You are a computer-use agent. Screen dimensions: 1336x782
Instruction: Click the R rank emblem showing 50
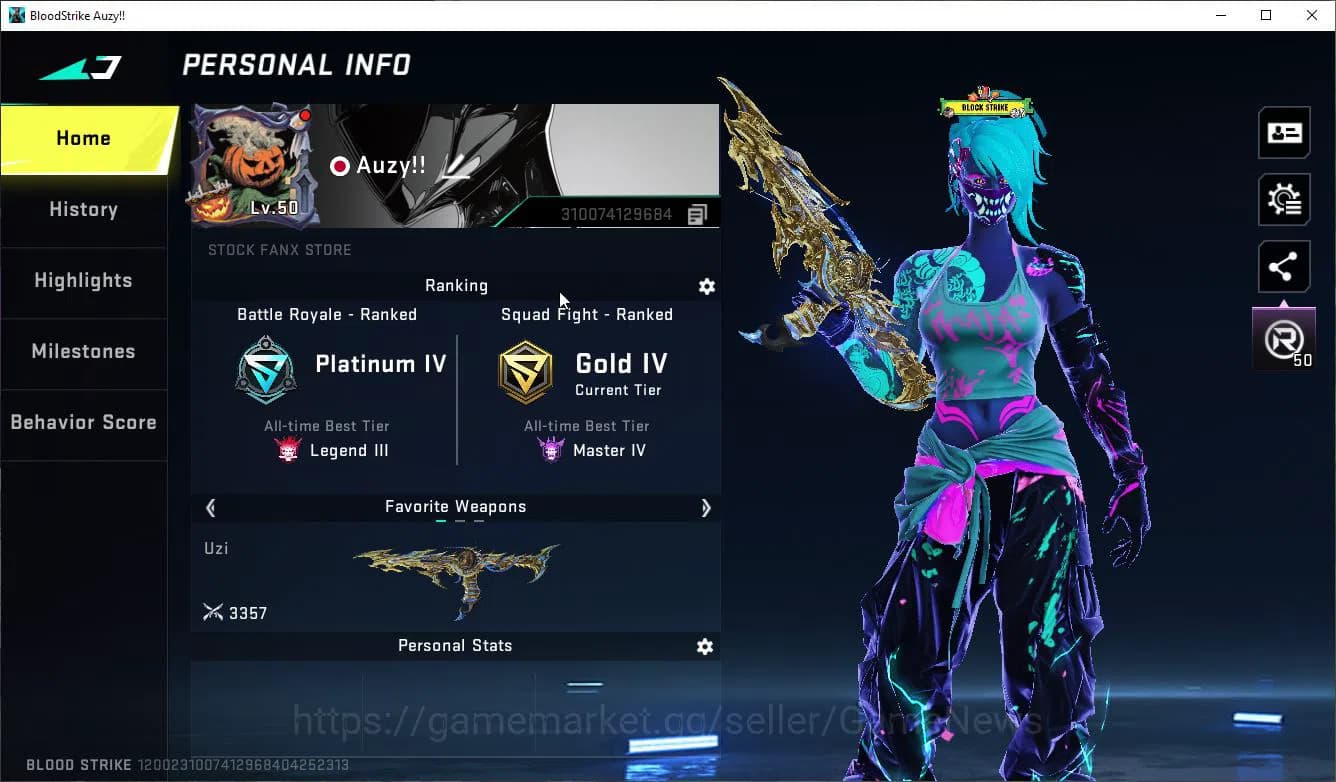tap(1284, 337)
